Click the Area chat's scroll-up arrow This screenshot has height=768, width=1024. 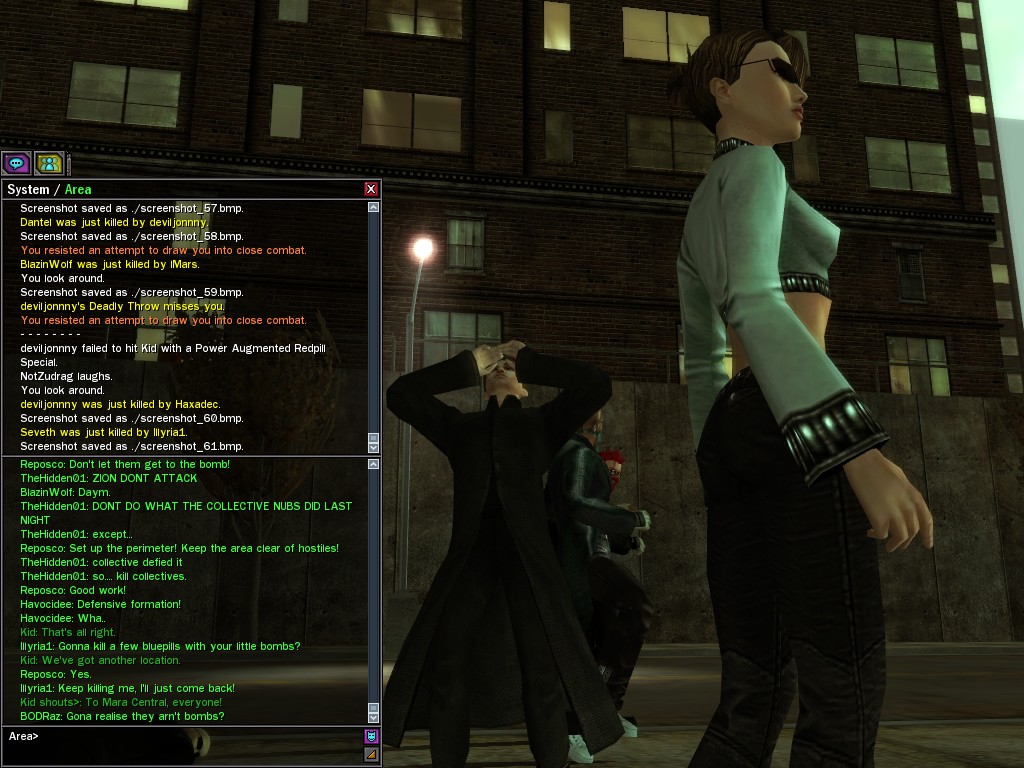[x=374, y=465]
